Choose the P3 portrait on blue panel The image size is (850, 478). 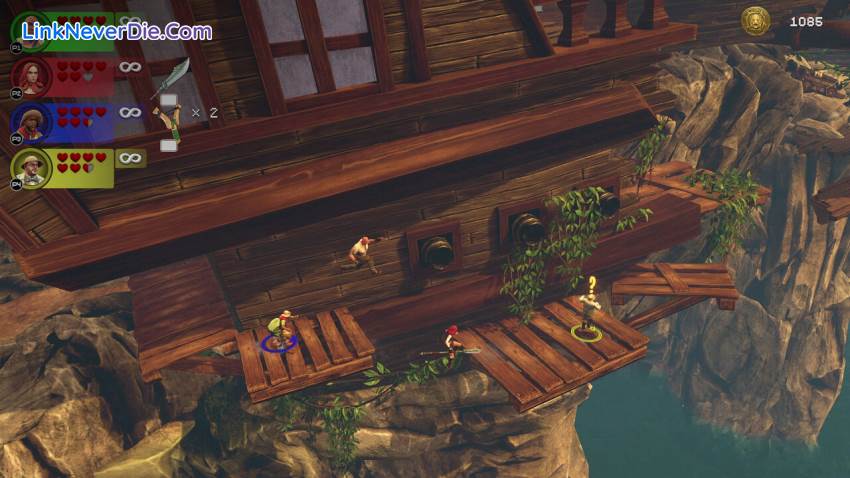[x=32, y=120]
